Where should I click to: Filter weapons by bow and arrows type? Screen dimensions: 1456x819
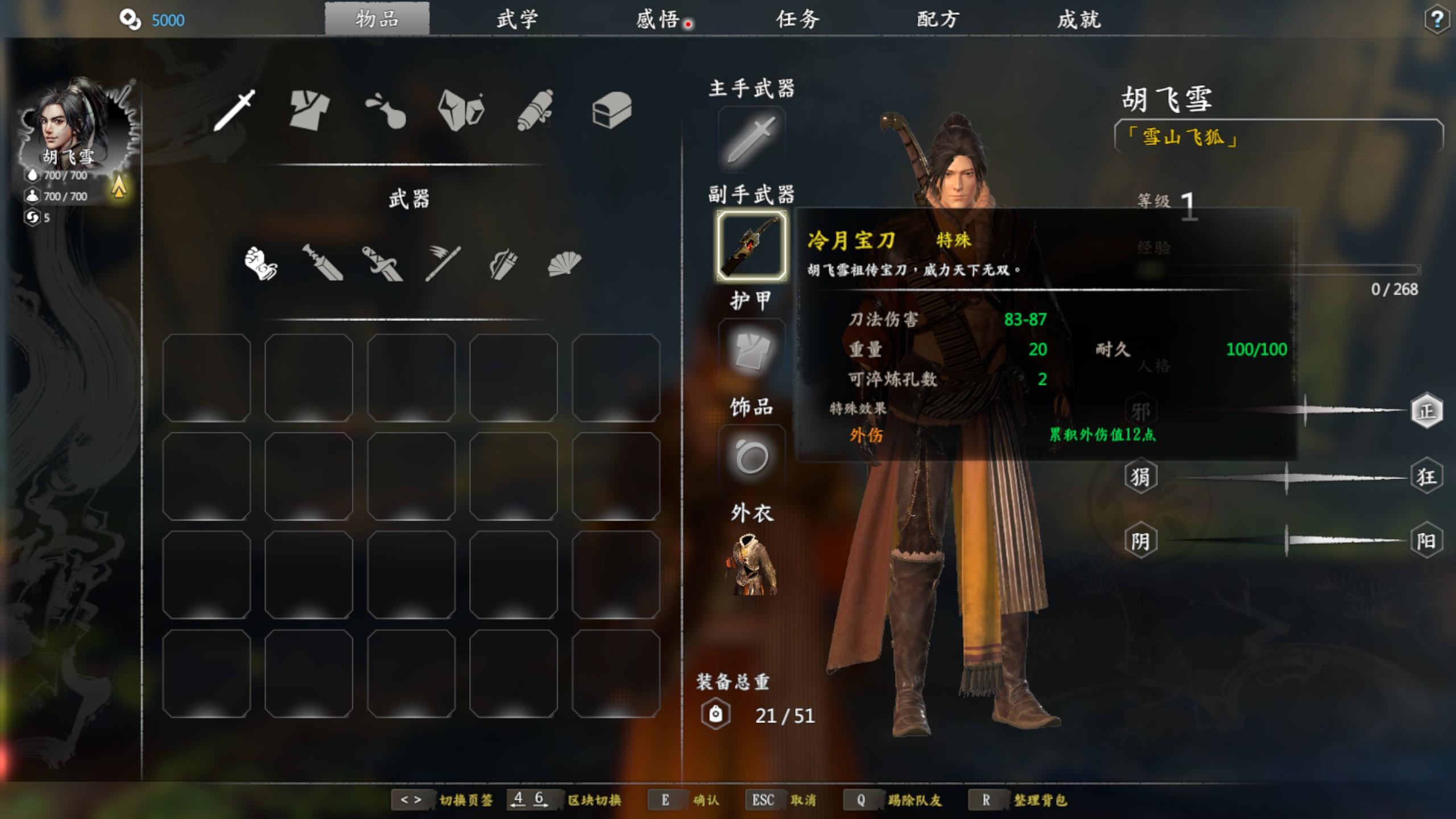pyautogui.click(x=503, y=264)
